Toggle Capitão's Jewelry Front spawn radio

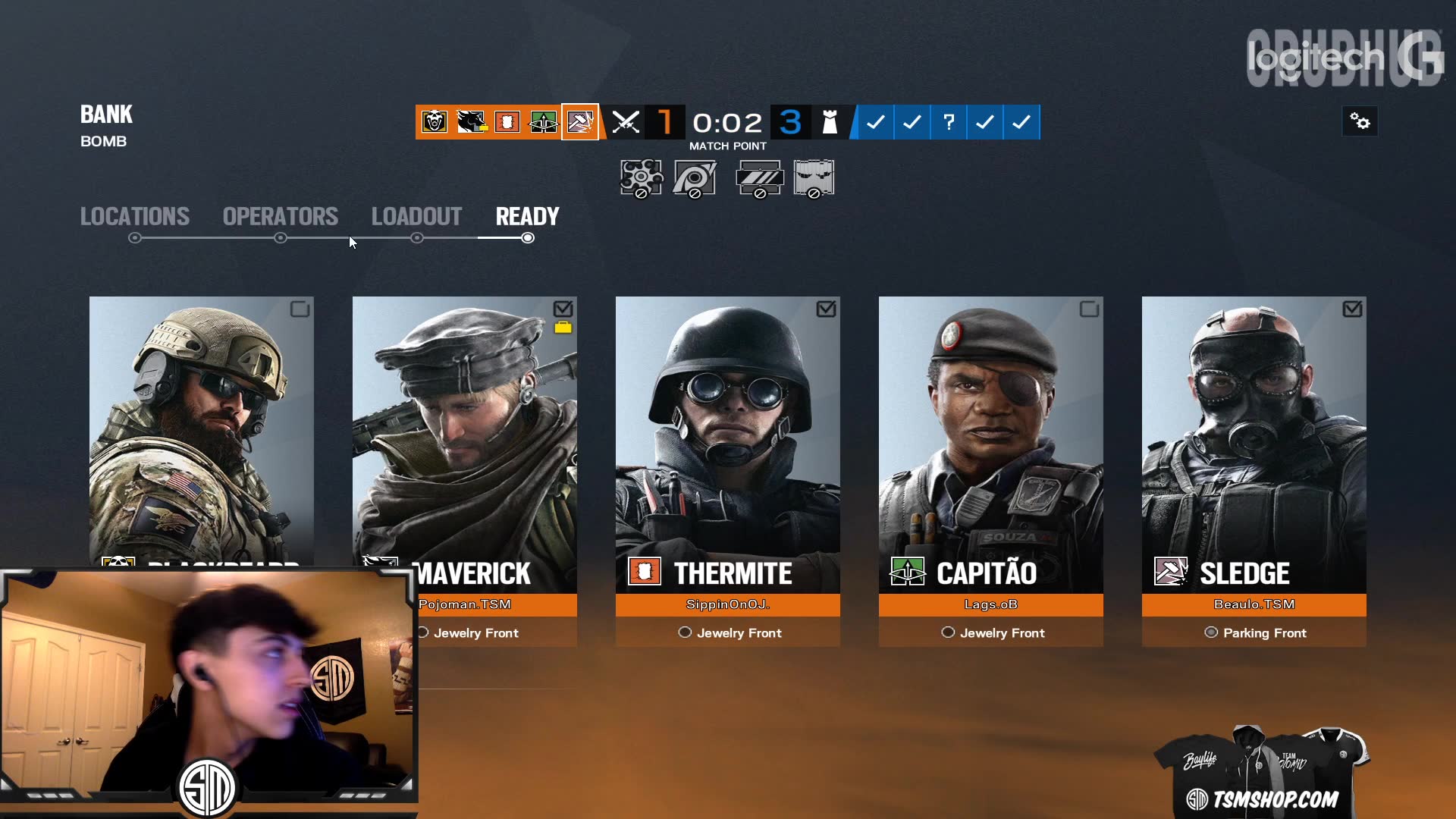tap(948, 632)
